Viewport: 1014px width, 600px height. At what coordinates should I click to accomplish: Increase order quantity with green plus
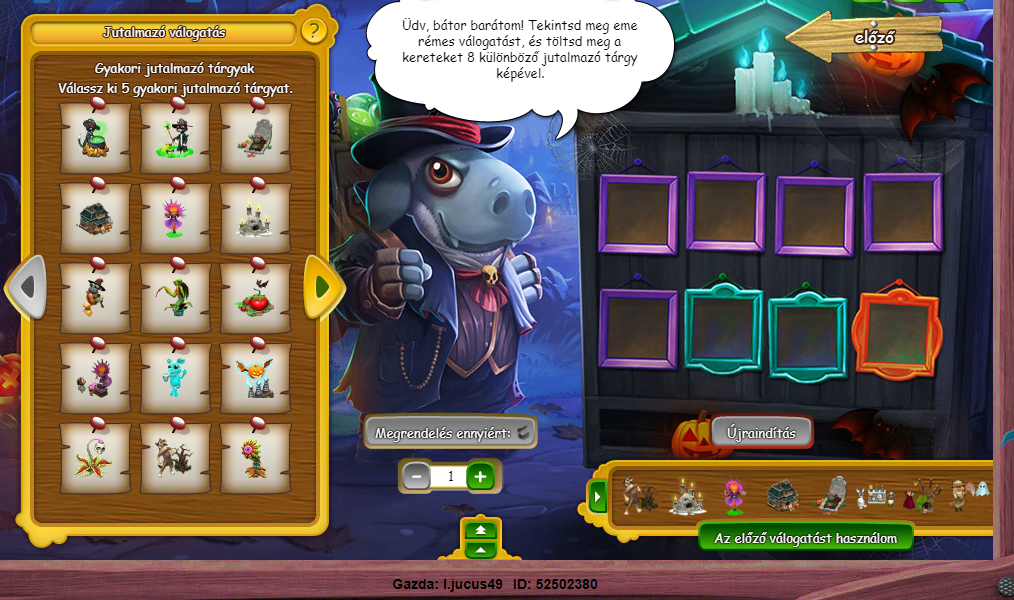[x=481, y=477]
